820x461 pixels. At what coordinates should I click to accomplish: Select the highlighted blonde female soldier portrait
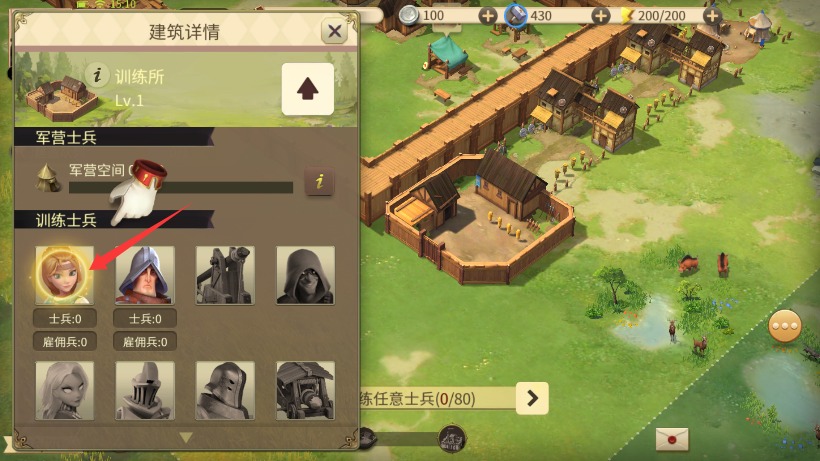click(64, 275)
